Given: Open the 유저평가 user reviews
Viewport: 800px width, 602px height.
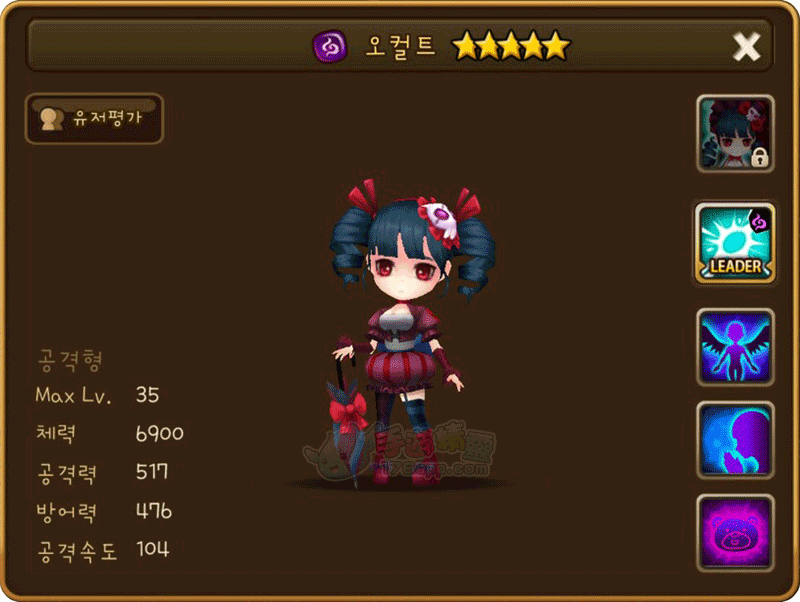Looking at the screenshot, I should [94, 118].
